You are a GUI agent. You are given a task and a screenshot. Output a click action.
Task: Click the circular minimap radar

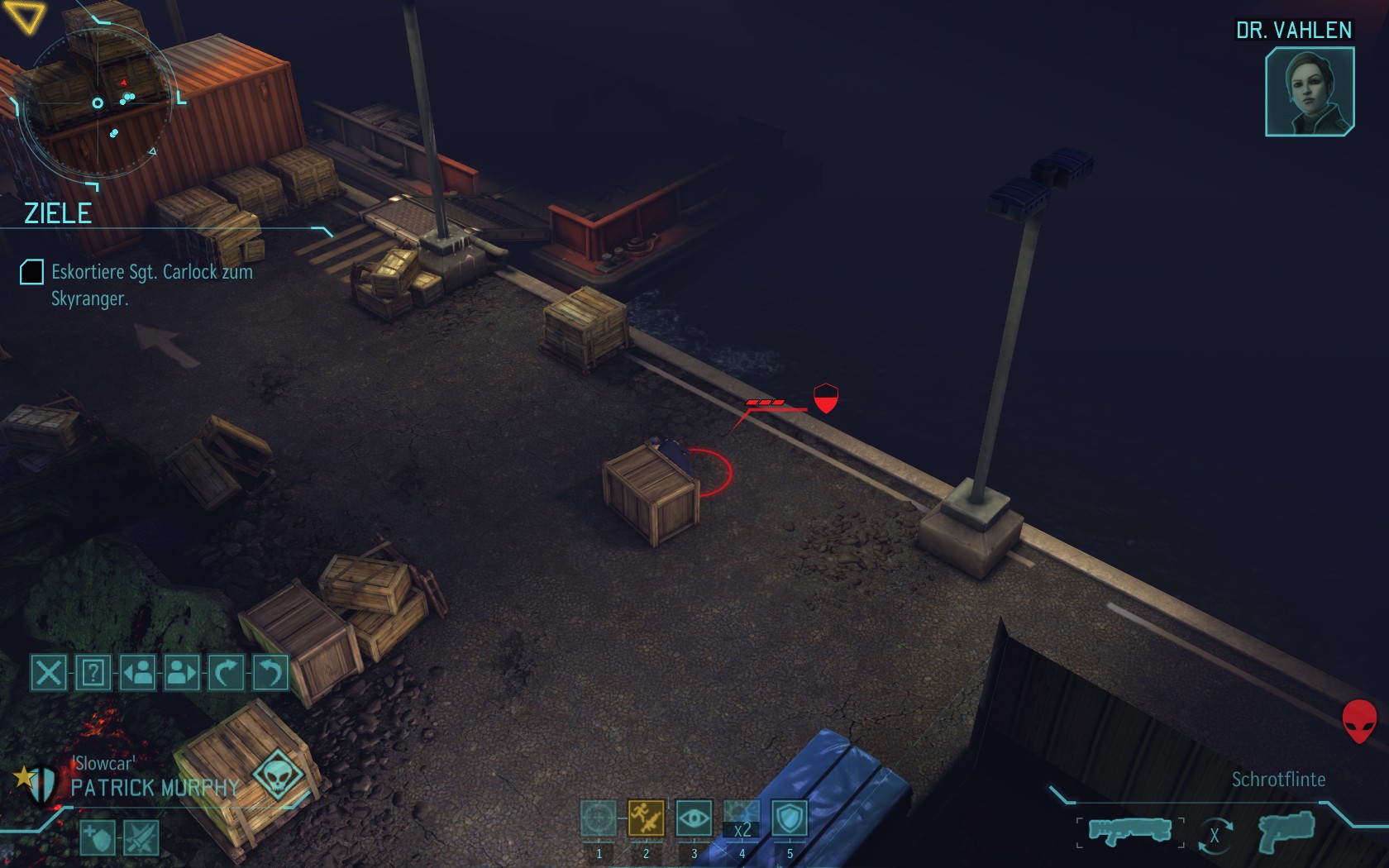(x=98, y=103)
